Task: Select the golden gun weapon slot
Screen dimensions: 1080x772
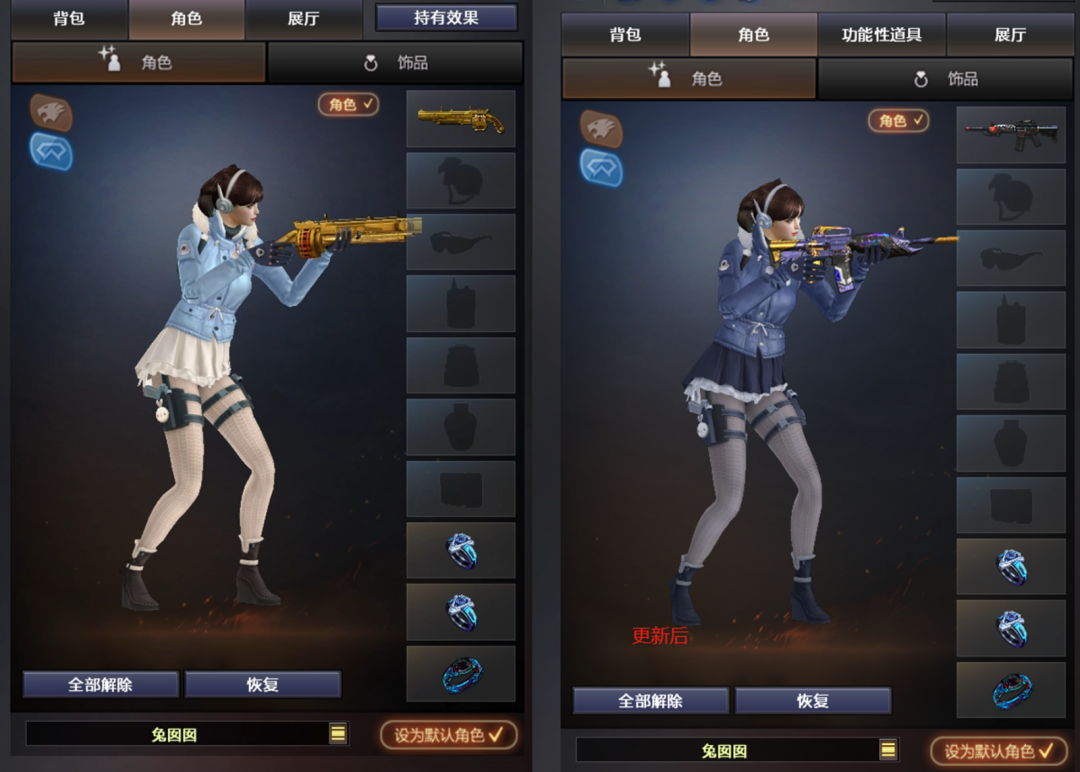Action: pyautogui.click(x=461, y=120)
